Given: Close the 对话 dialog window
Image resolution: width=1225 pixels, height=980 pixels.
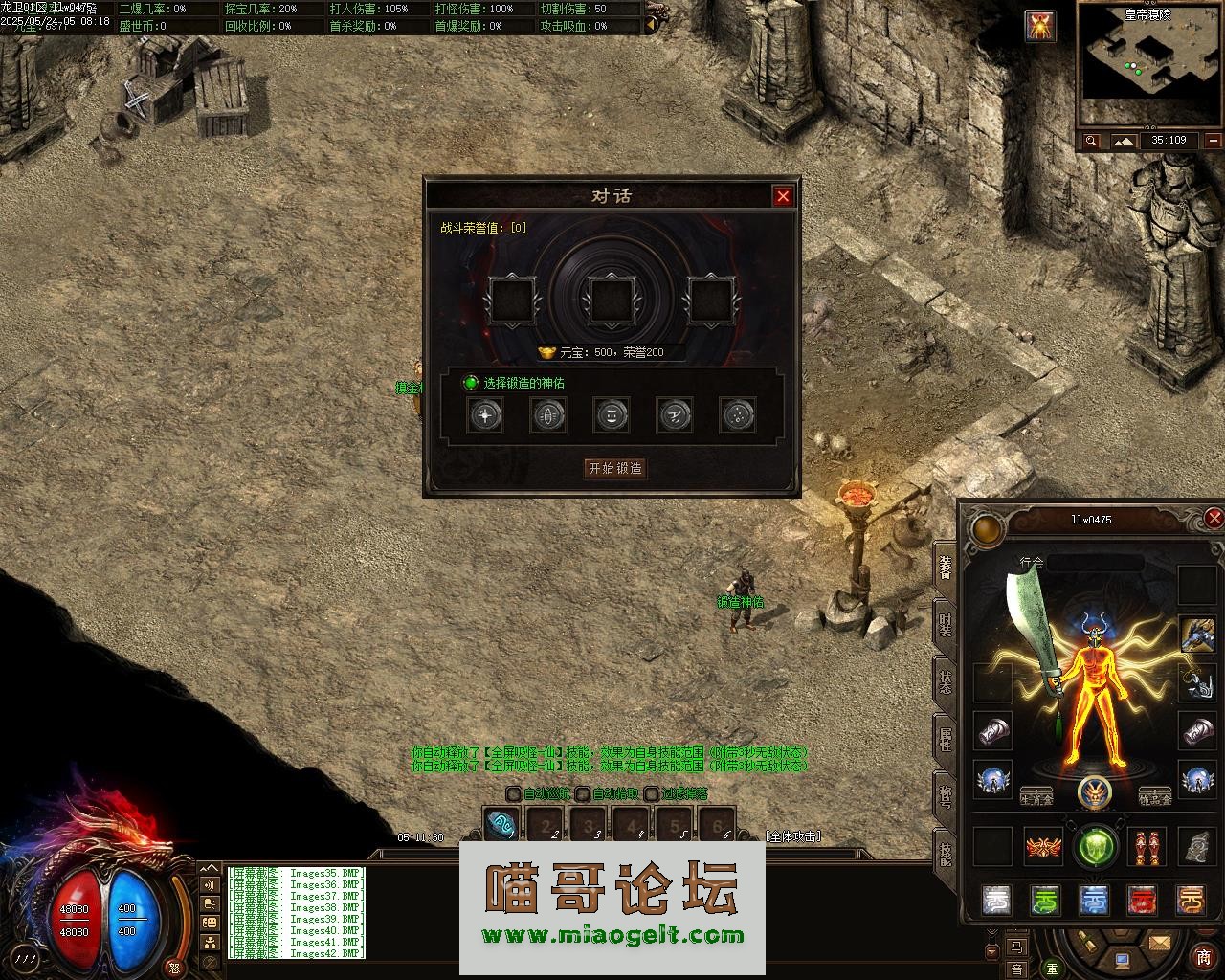Looking at the screenshot, I should 783,196.
